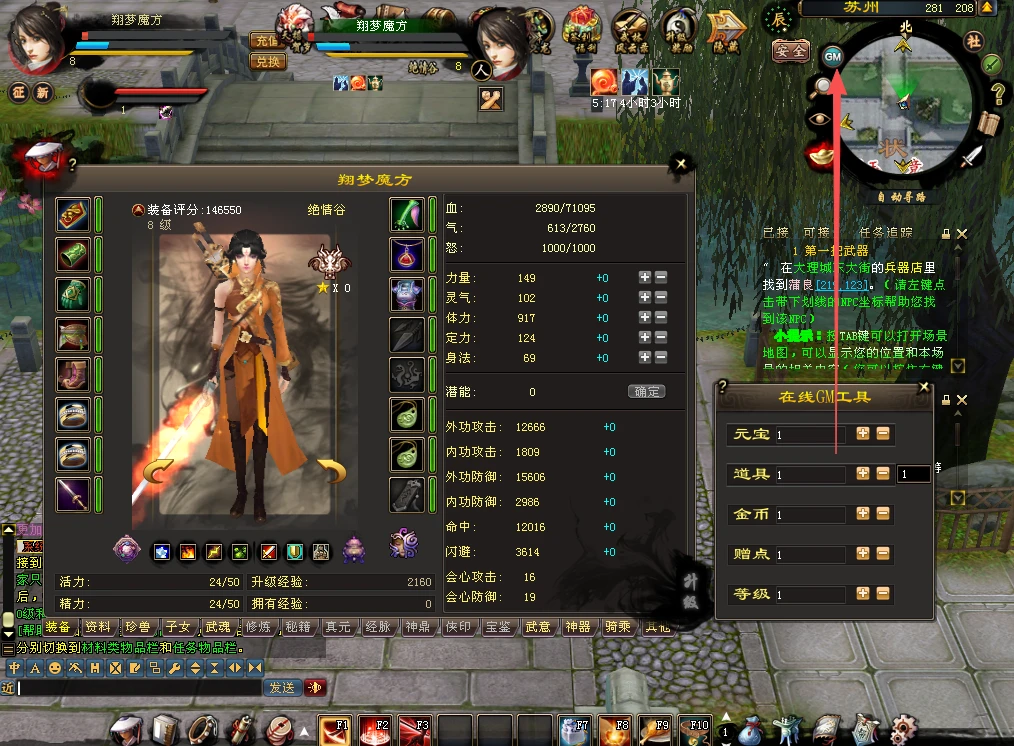Image resolution: width=1014 pixels, height=746 pixels.
Task: Close the 翔梦魔方 character panel
Action: pos(681,164)
